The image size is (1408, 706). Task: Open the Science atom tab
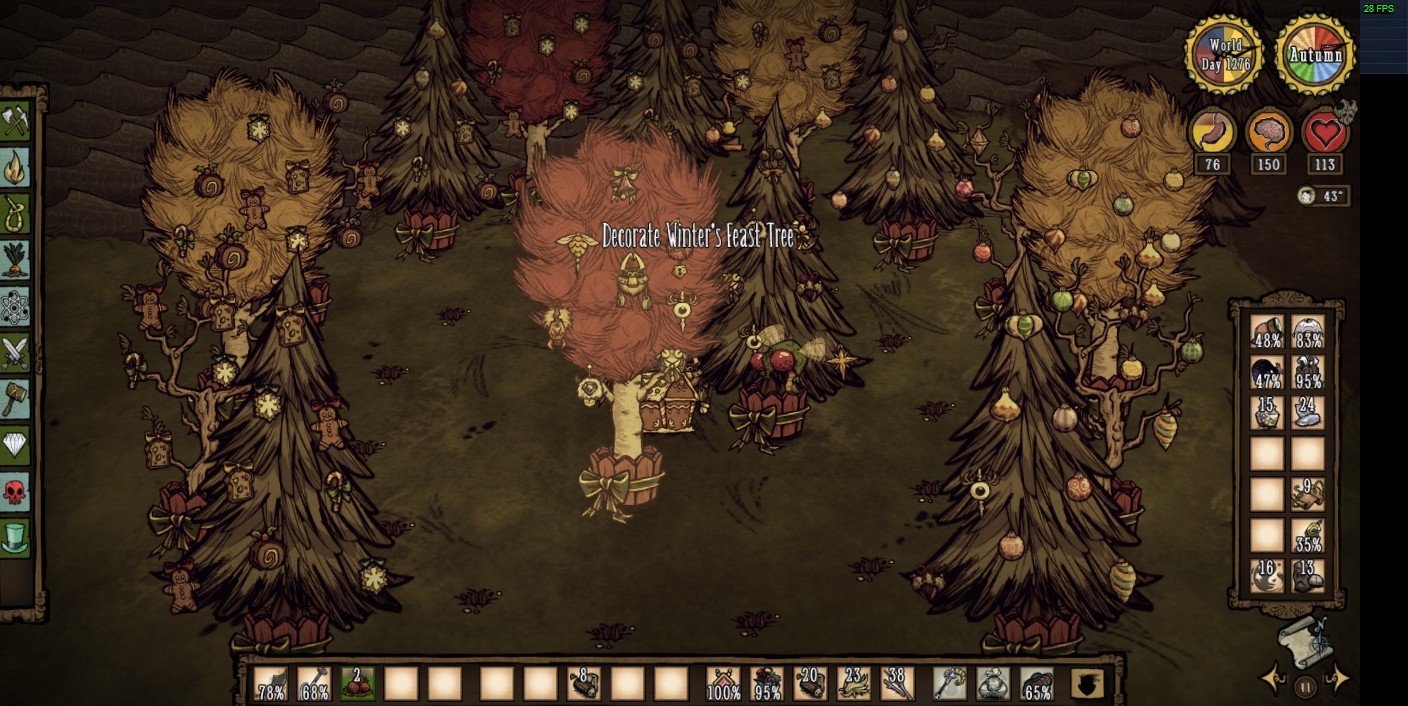(x=16, y=307)
